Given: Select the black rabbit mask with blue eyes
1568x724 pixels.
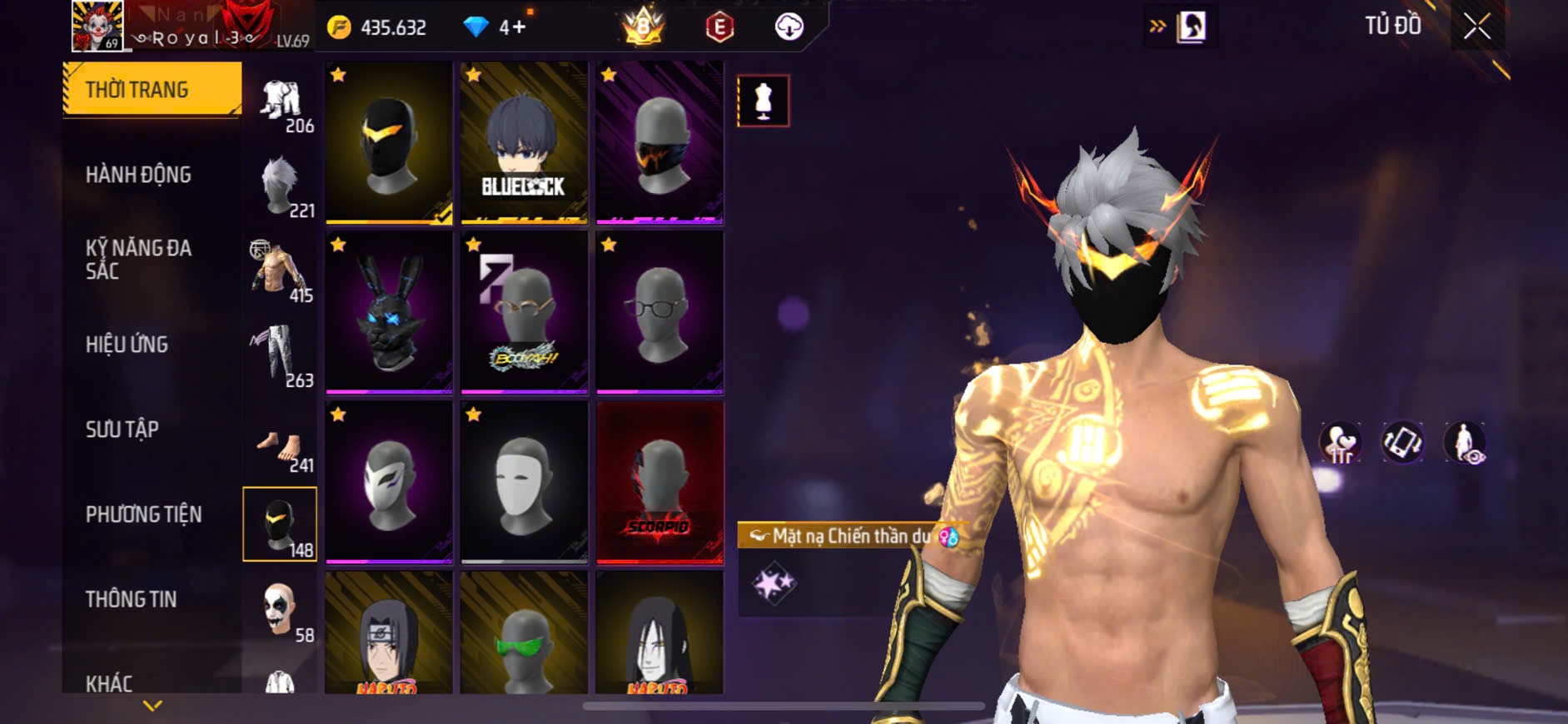Looking at the screenshot, I should point(389,312).
